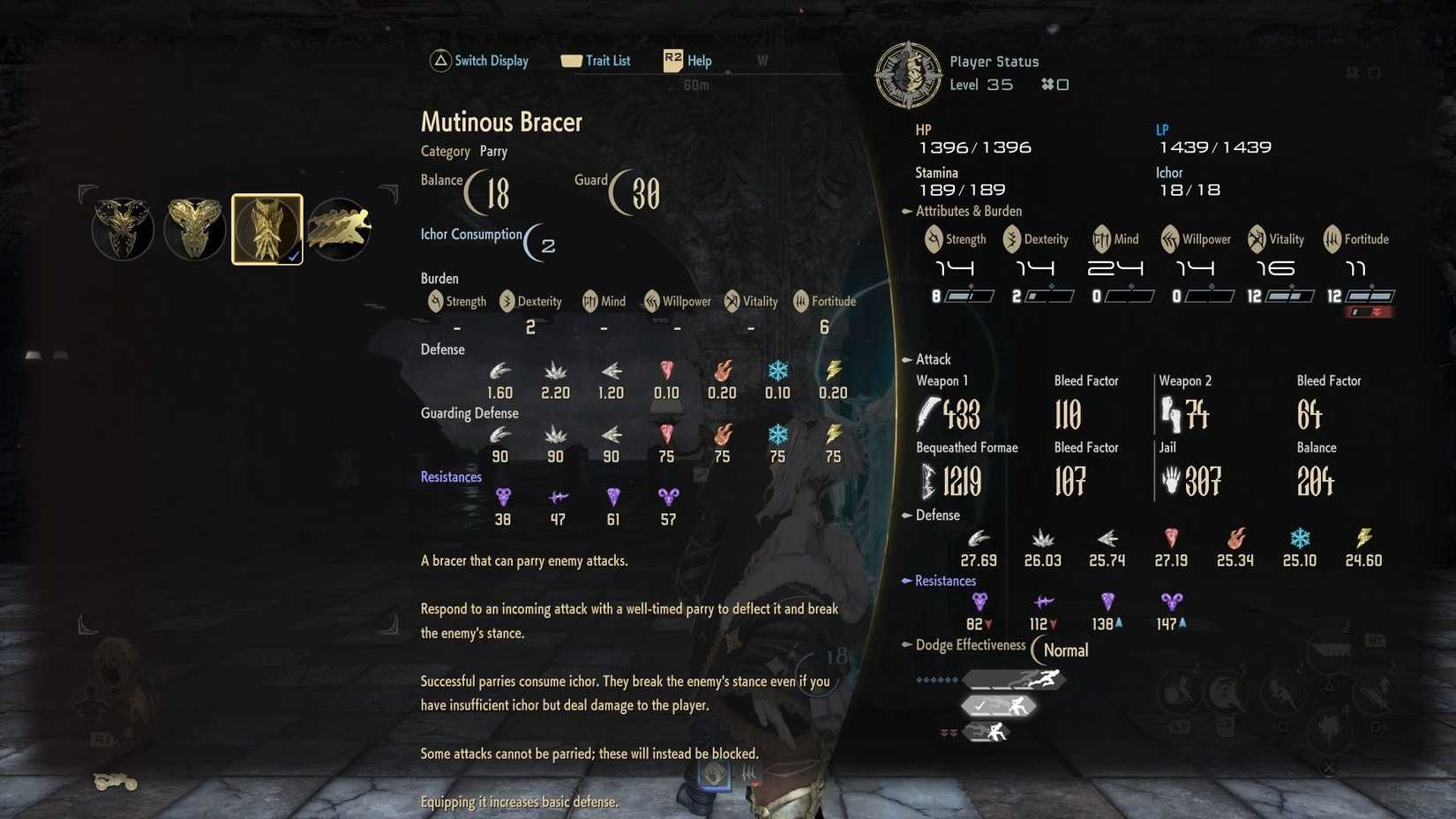Select the Mind attribute icon under Attributes

click(1100, 238)
